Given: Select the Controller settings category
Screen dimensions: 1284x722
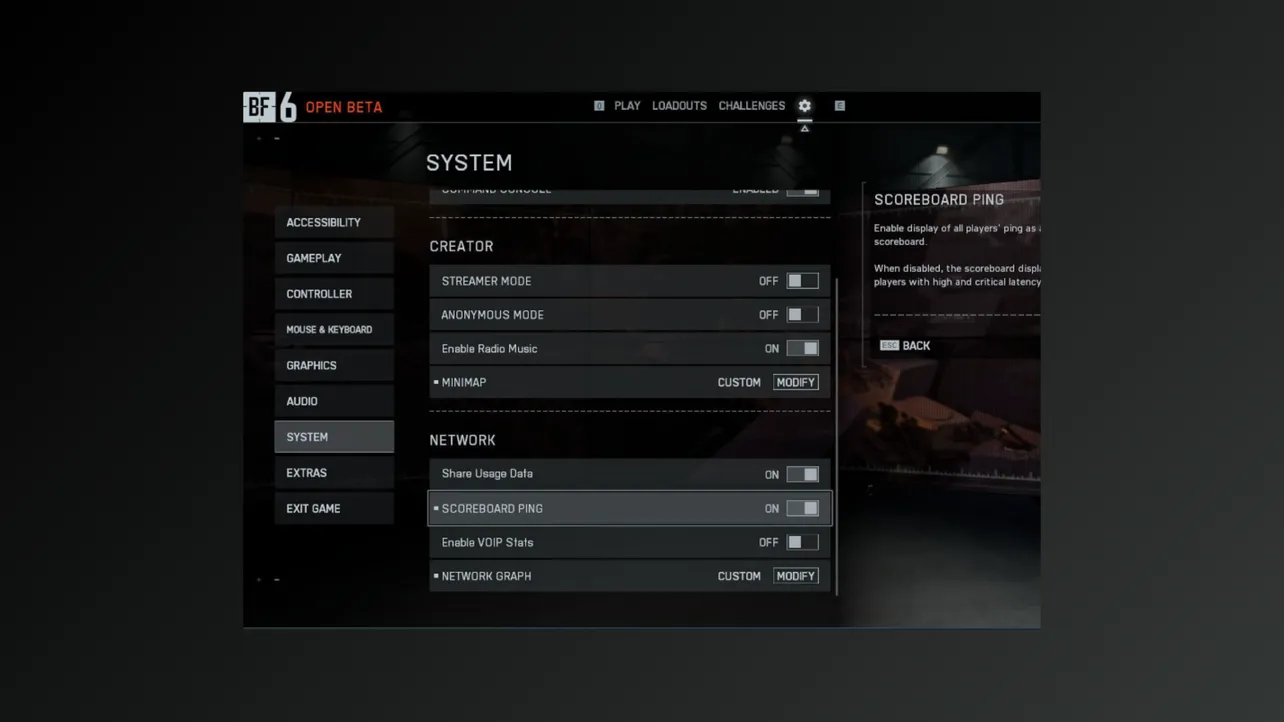Looking at the screenshot, I should 334,294.
